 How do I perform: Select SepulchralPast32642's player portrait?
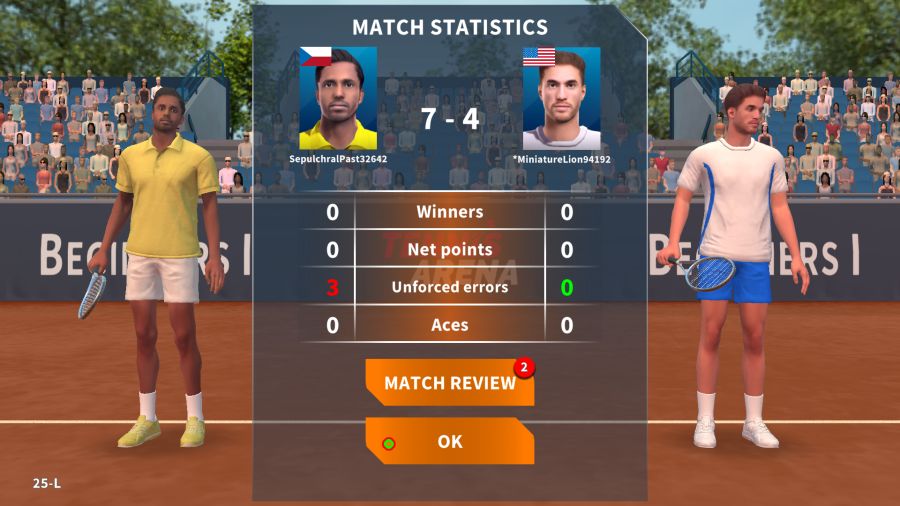pyautogui.click(x=338, y=99)
